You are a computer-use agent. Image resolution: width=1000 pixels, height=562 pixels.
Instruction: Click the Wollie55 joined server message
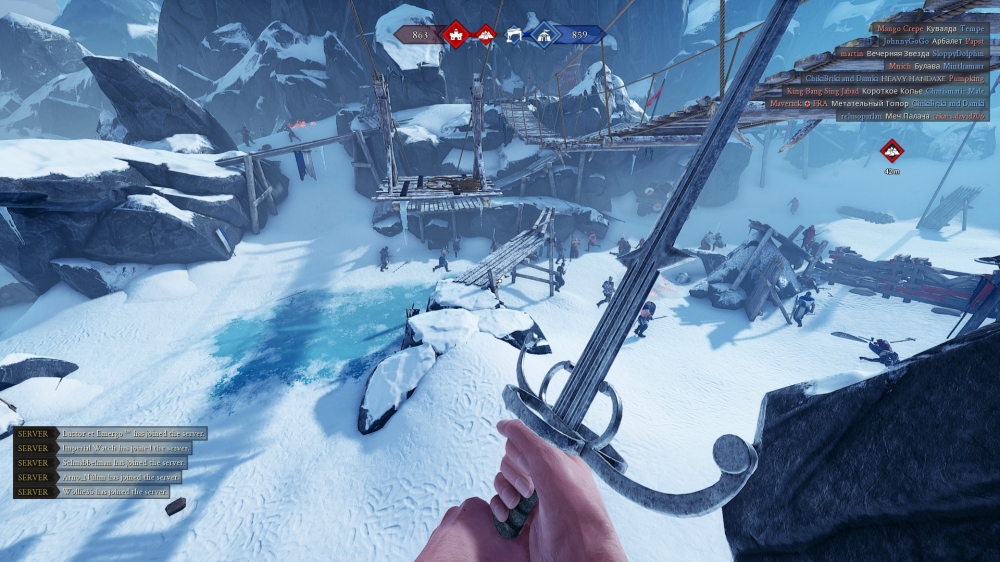point(93,492)
